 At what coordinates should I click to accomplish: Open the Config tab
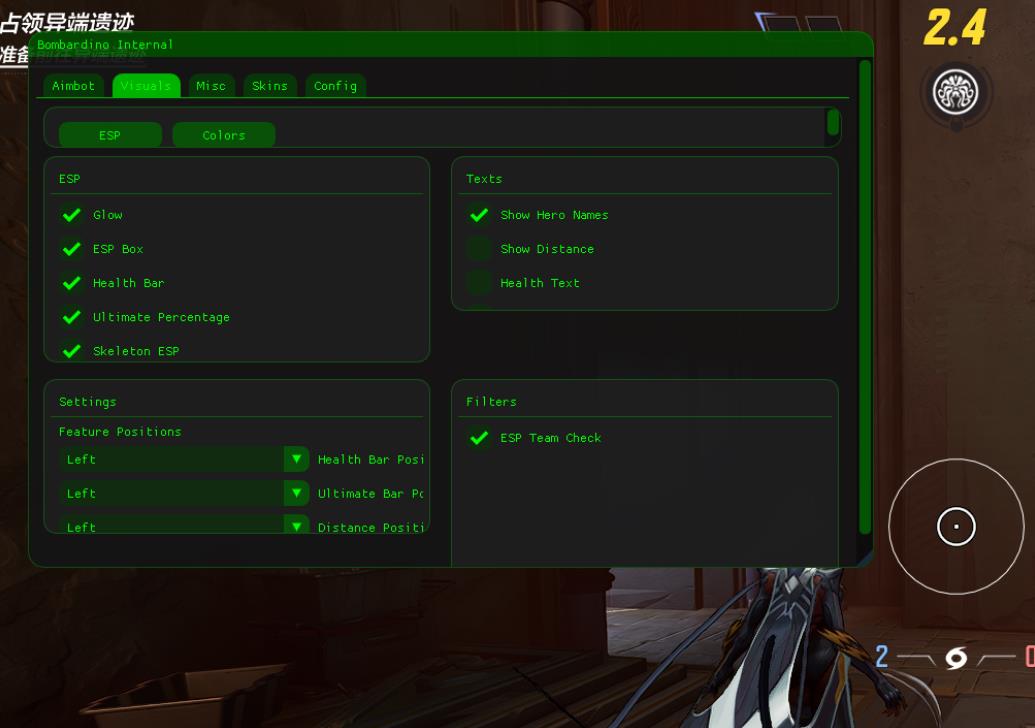click(335, 86)
